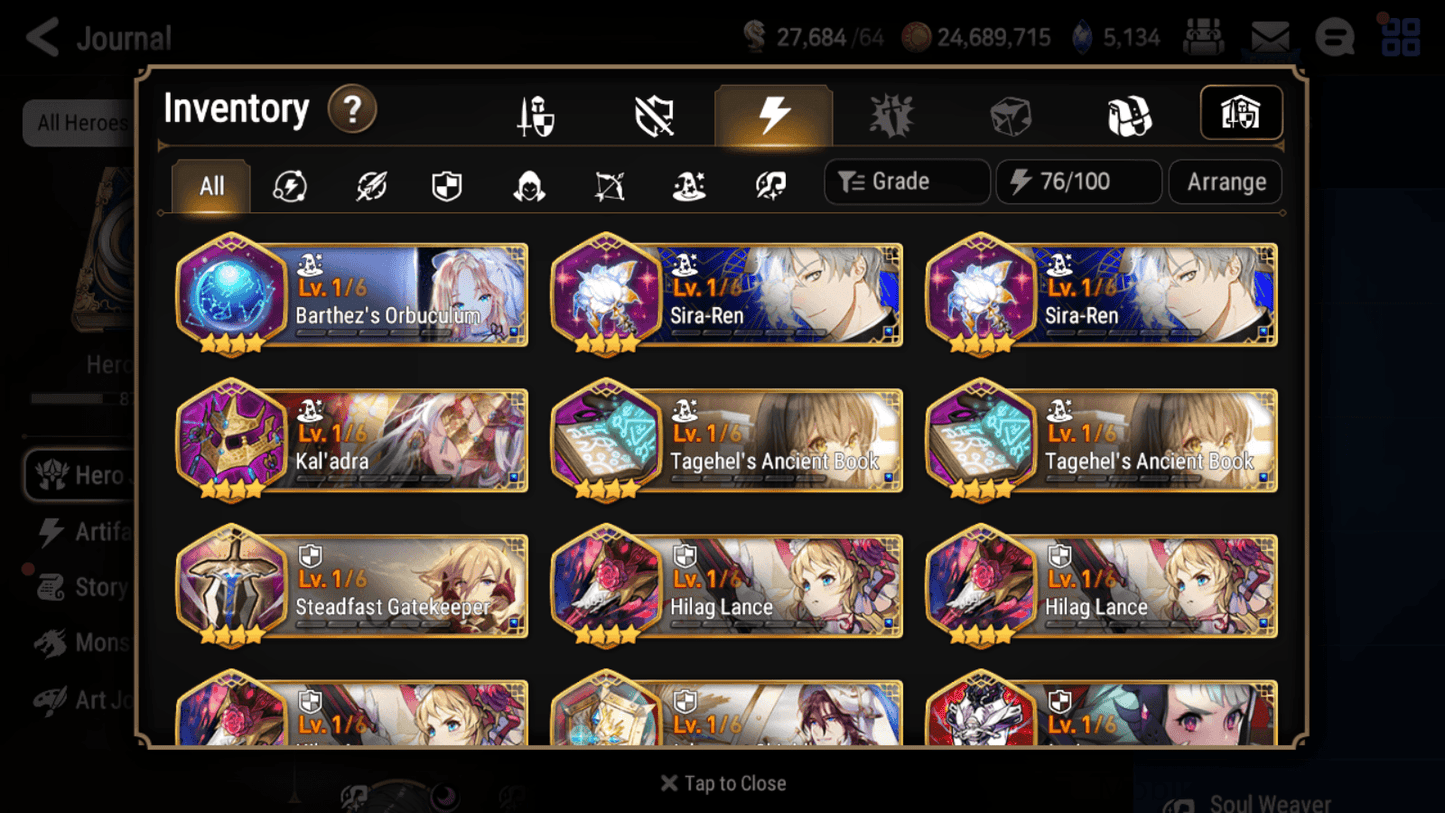Select the Barthez's Orbuculum artifact
The image size is (1445, 813).
click(352, 294)
